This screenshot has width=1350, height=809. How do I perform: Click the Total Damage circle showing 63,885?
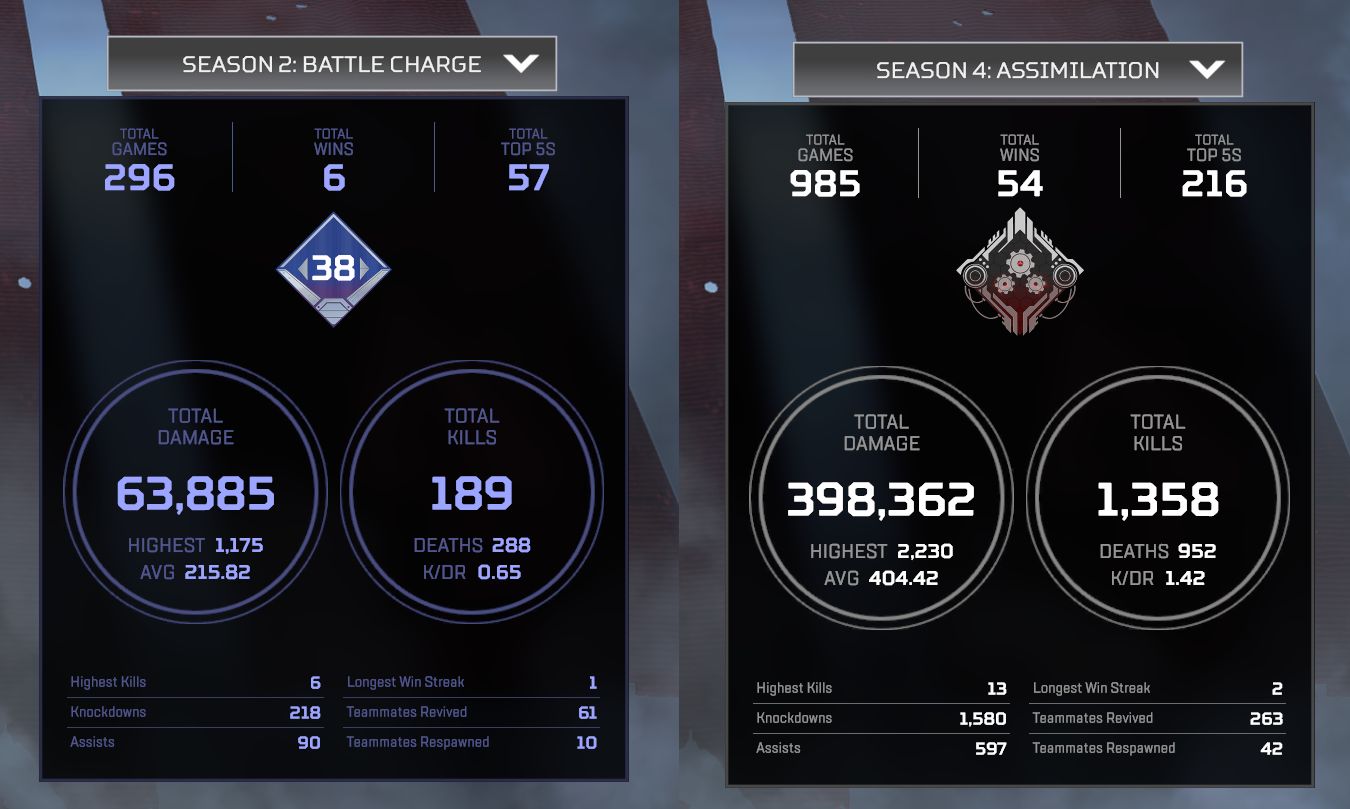[197, 490]
